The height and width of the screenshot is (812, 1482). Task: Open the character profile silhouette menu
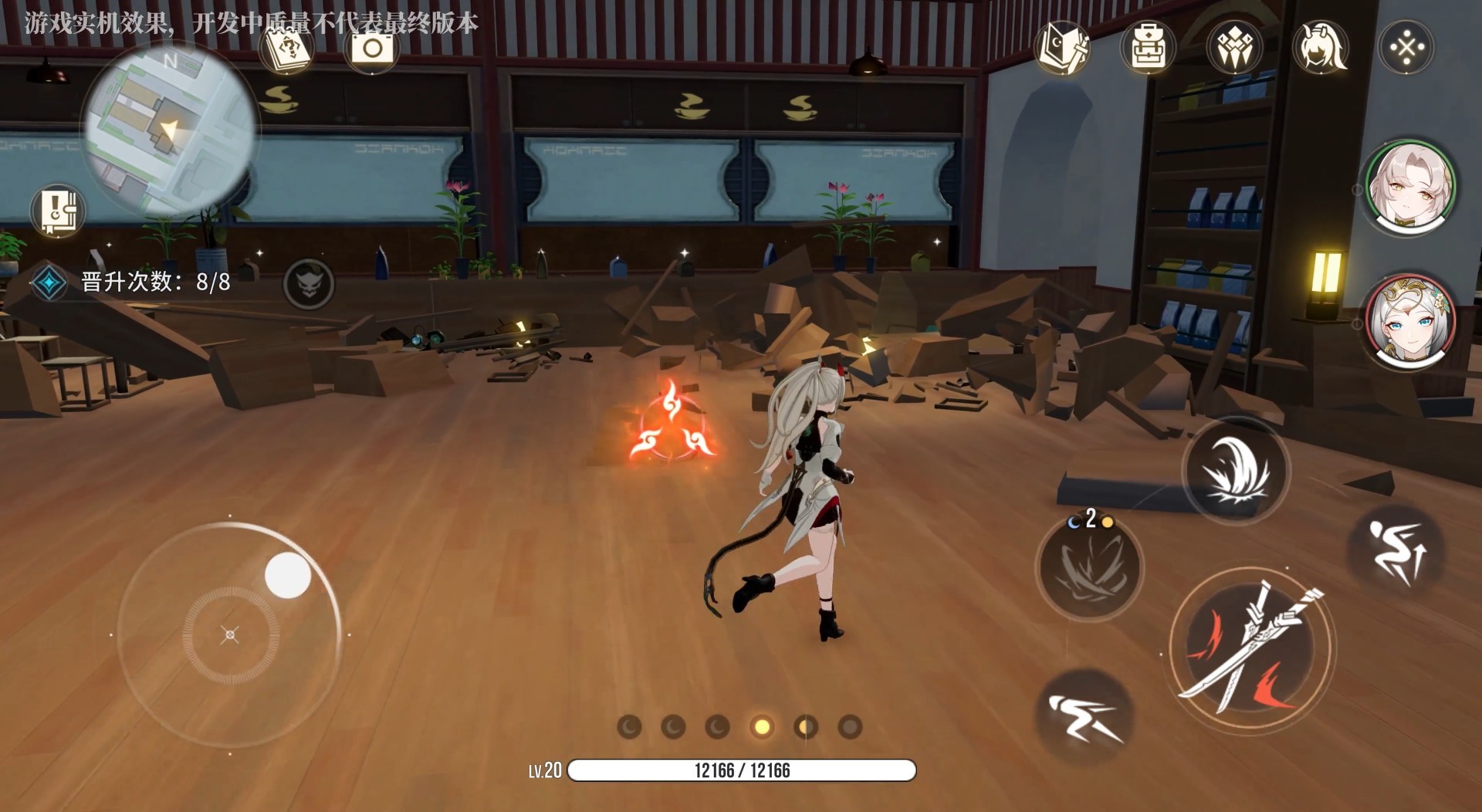tap(1321, 48)
